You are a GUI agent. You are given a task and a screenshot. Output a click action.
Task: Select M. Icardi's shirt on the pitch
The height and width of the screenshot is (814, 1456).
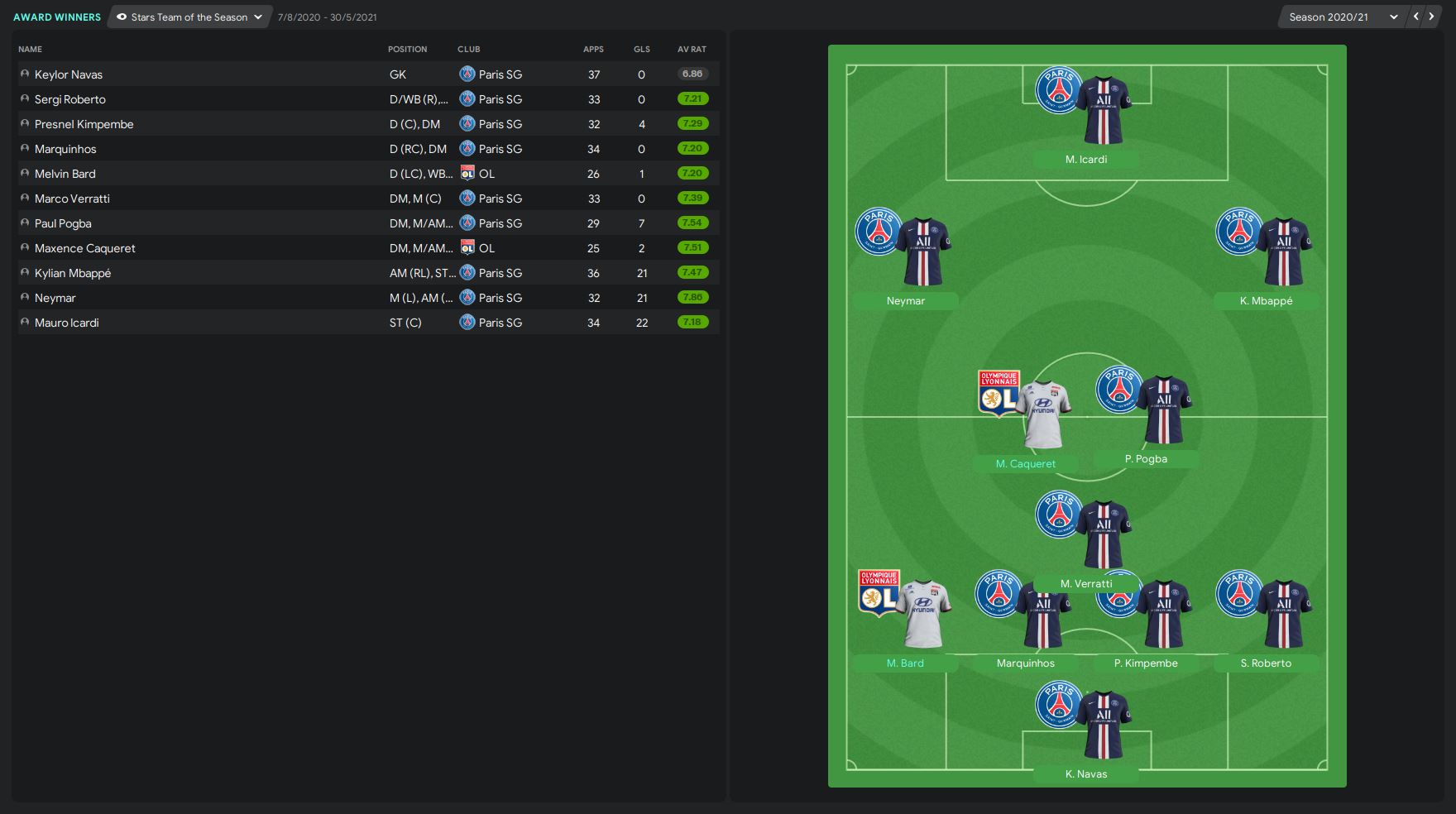tap(1104, 112)
